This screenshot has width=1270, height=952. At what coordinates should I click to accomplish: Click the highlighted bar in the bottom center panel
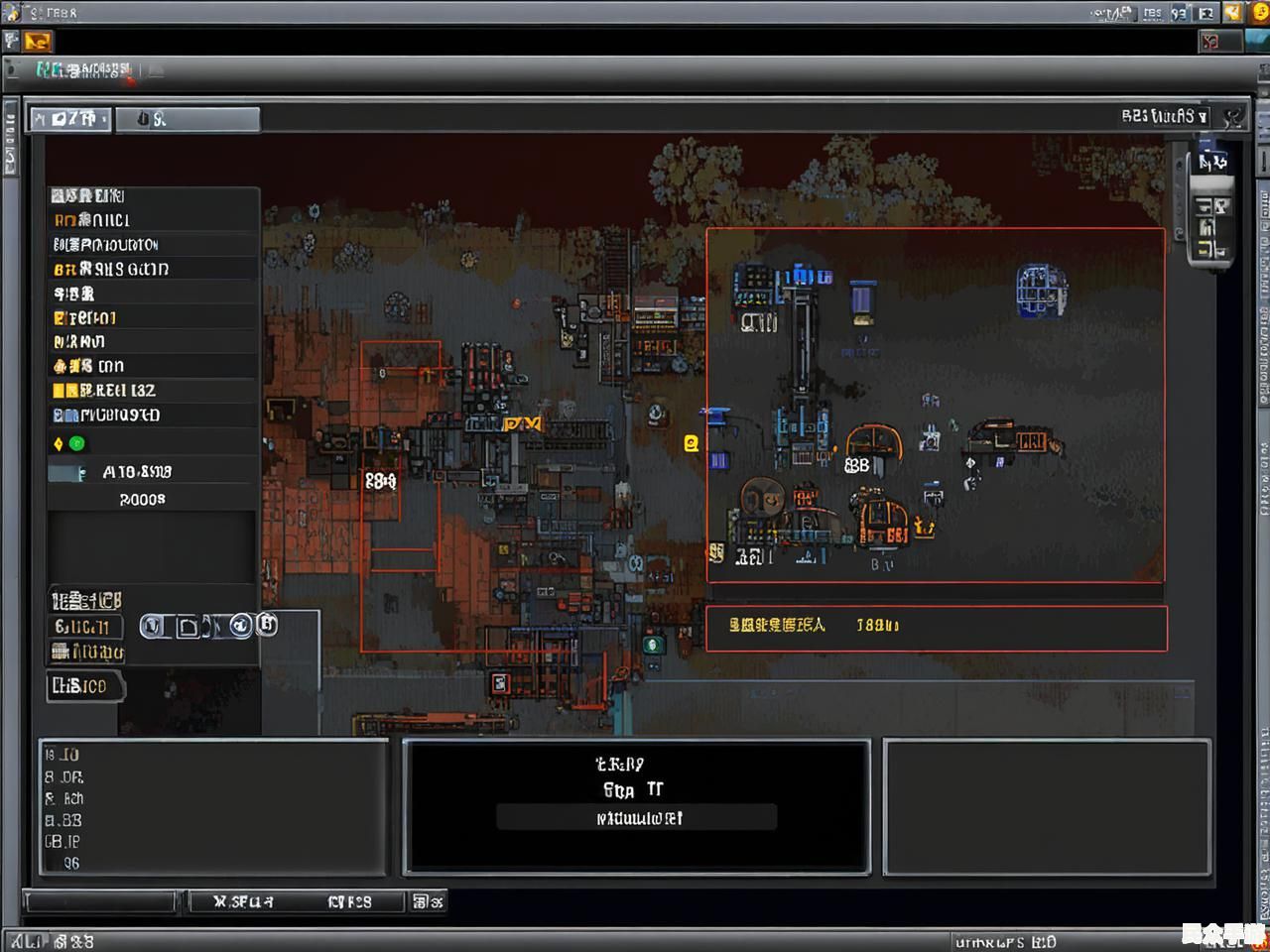pos(636,818)
